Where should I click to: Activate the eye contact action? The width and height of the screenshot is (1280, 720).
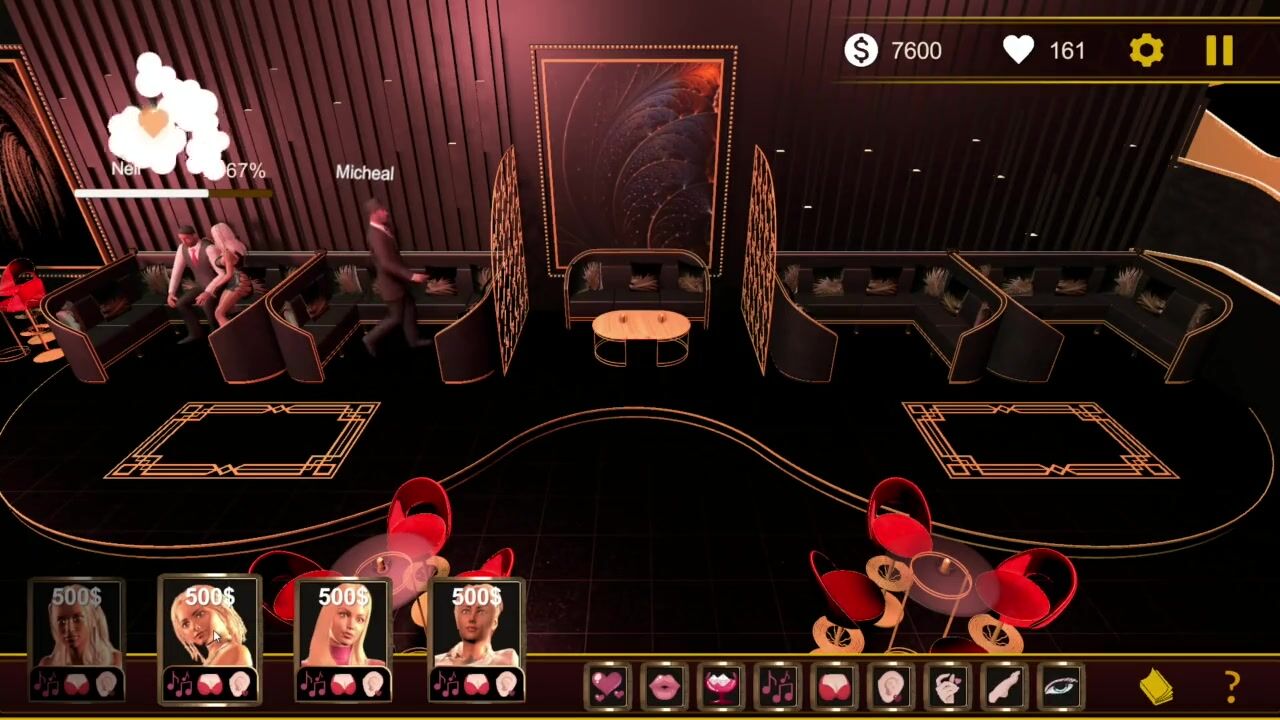[1062, 686]
